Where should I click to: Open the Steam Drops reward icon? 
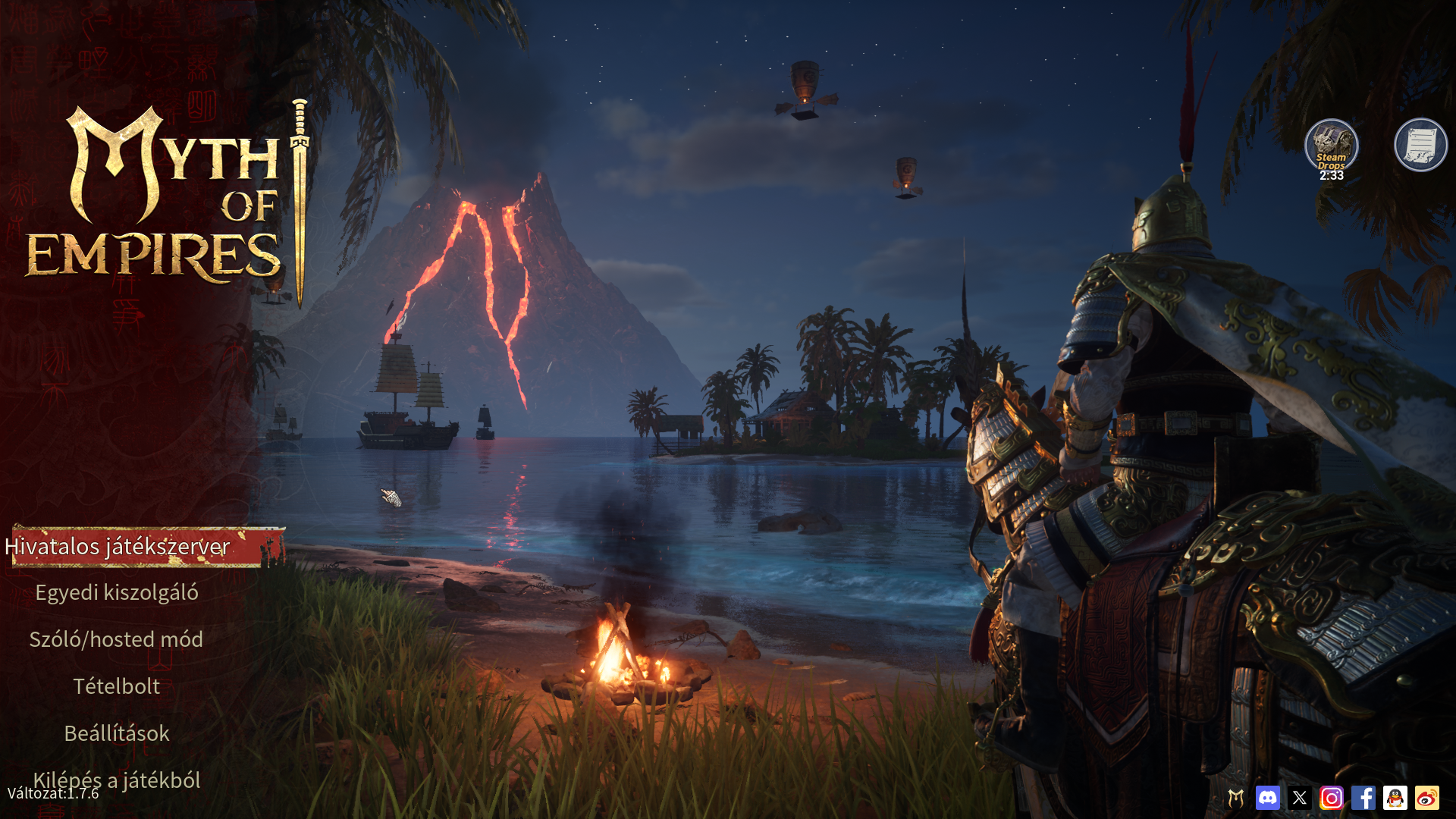1331,146
